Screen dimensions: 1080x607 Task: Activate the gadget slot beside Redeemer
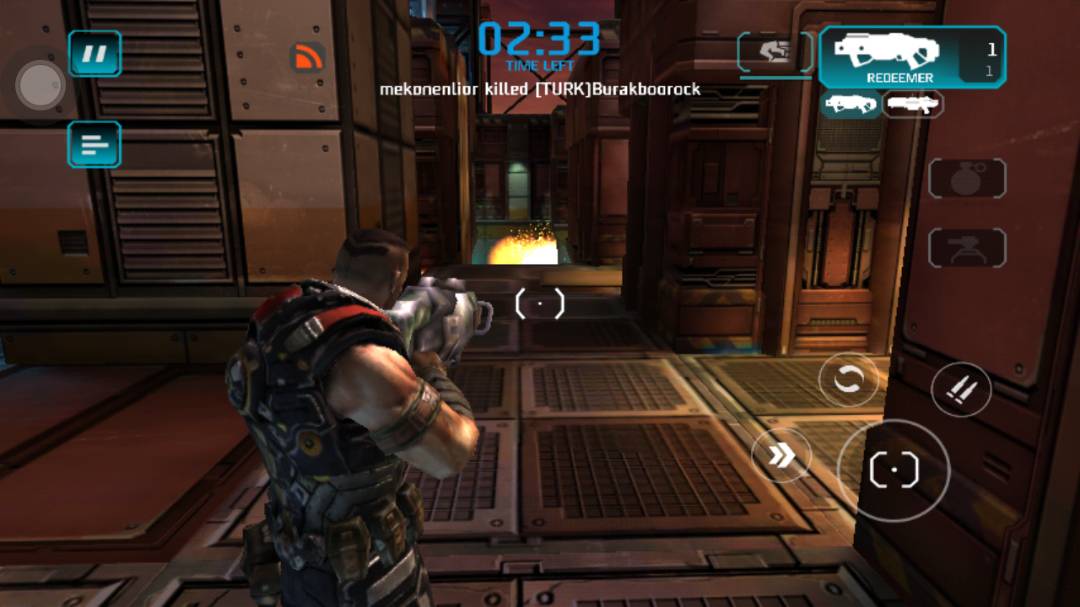pos(776,52)
